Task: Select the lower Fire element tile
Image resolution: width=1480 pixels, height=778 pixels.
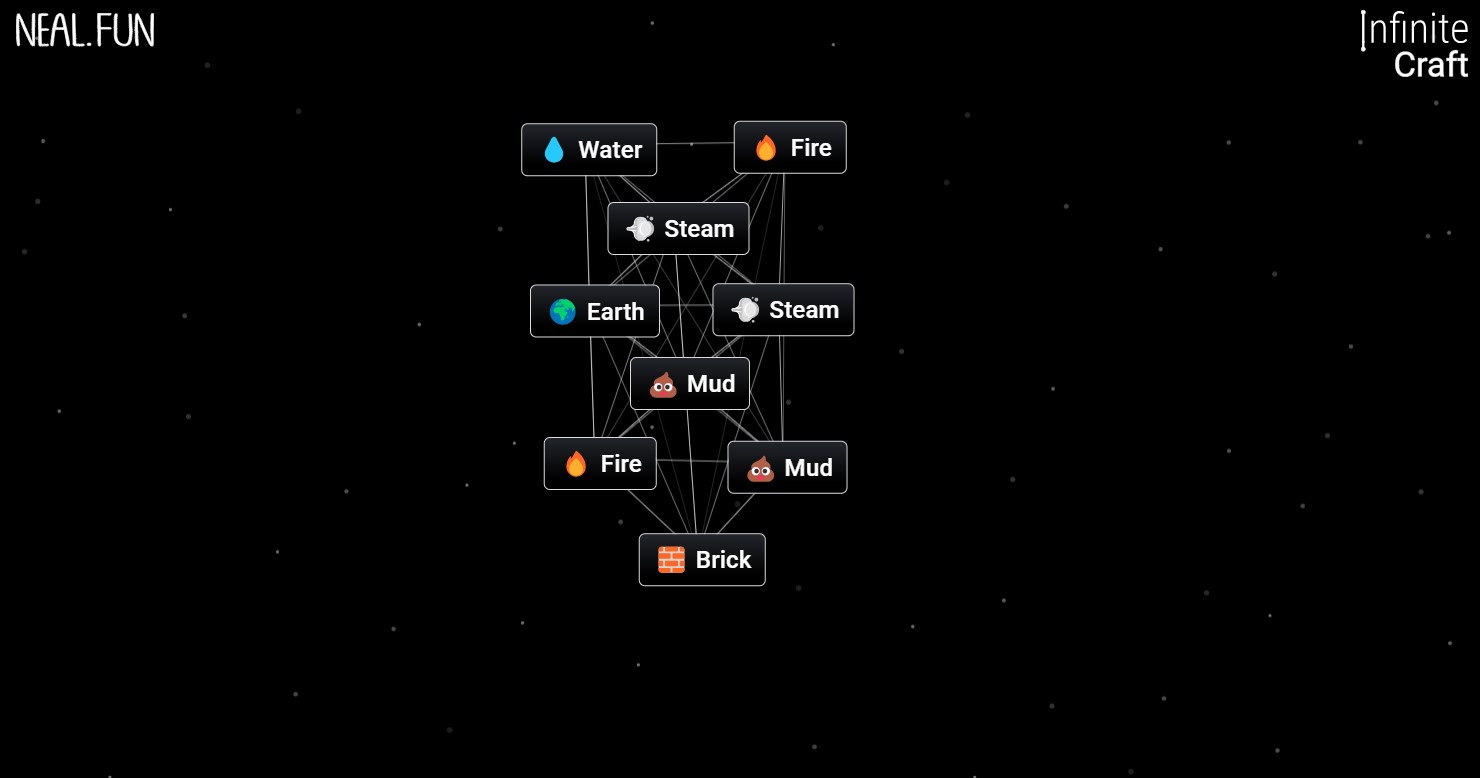Action: click(x=600, y=463)
